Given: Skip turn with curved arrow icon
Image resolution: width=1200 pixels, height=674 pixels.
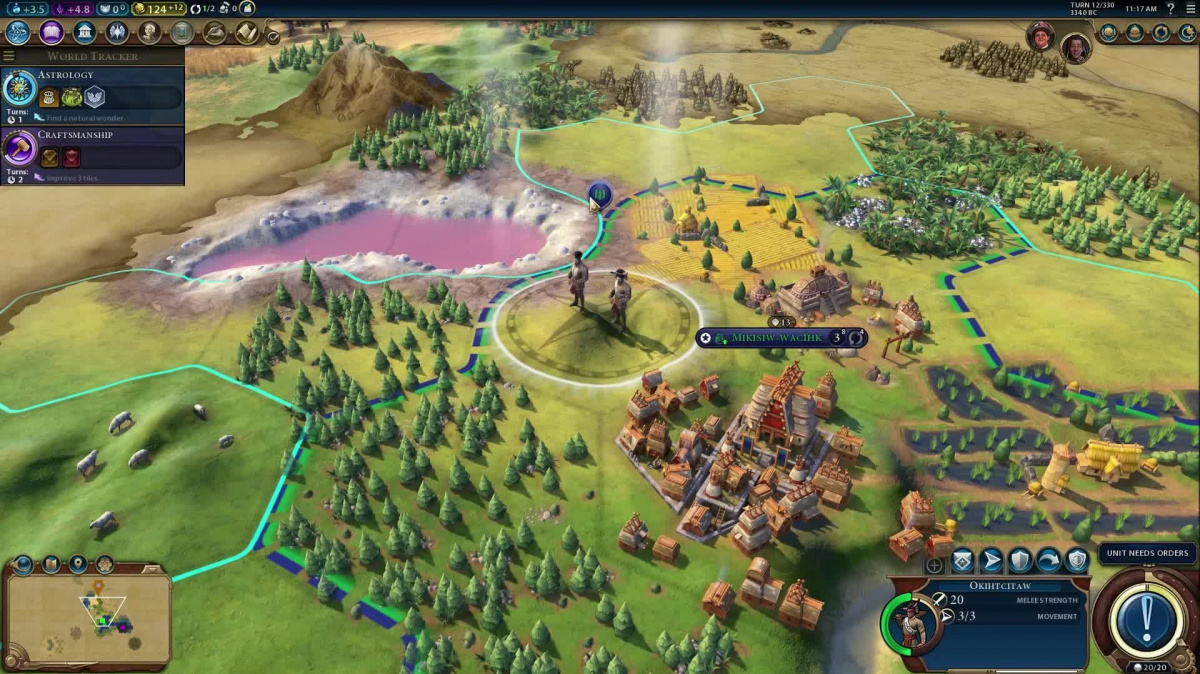Looking at the screenshot, I should [1048, 560].
